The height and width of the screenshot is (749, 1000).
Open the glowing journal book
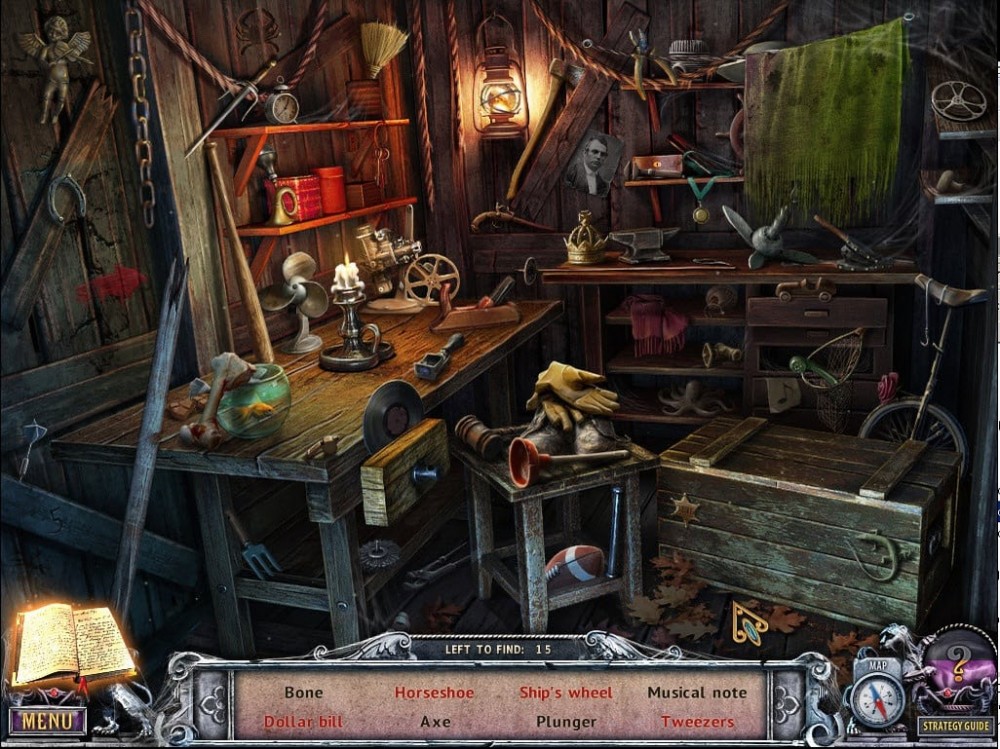pos(72,645)
